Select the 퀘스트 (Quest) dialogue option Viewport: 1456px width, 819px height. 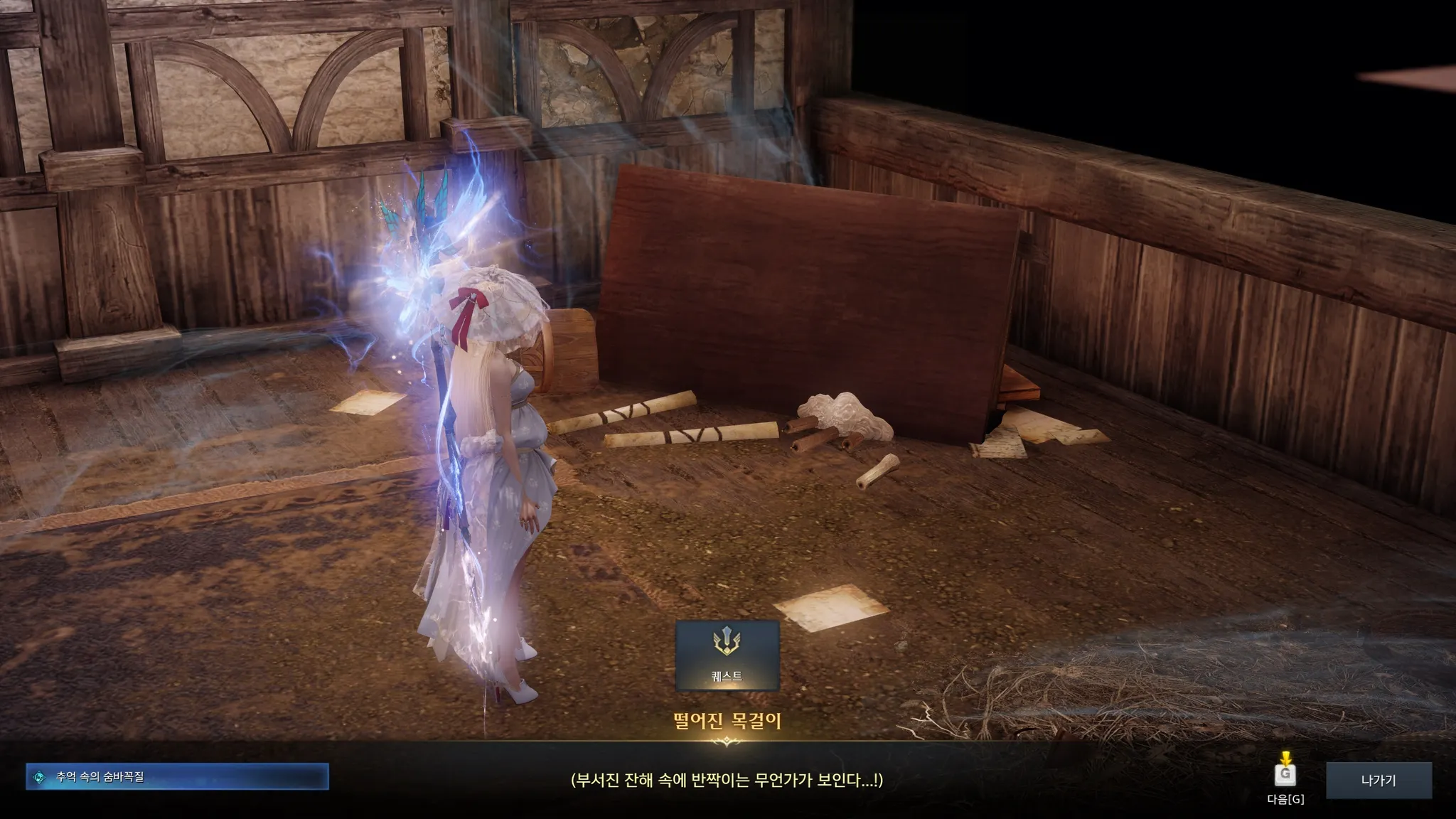coord(727,655)
